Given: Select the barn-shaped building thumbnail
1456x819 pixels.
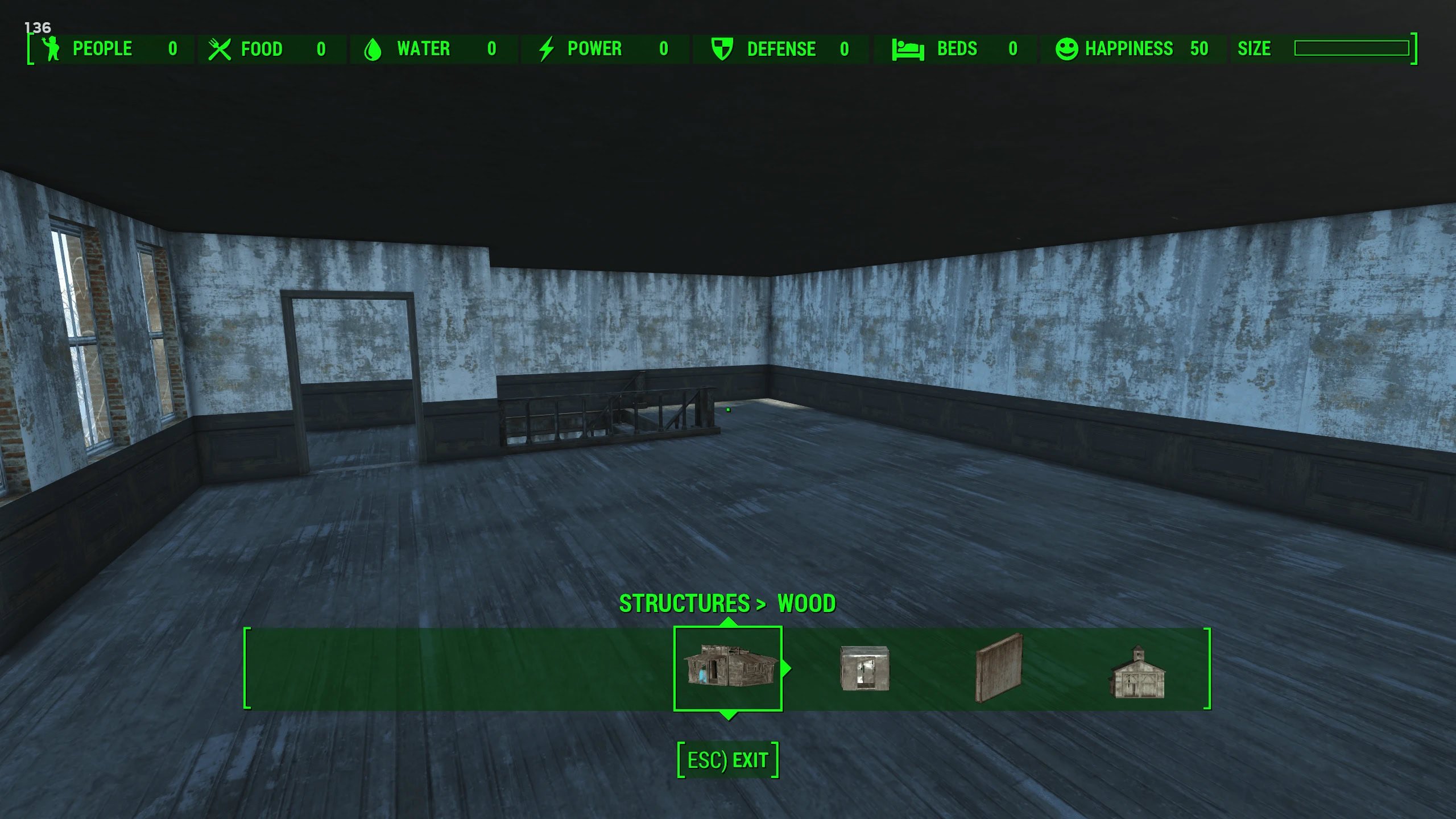Looking at the screenshot, I should (1137, 672).
